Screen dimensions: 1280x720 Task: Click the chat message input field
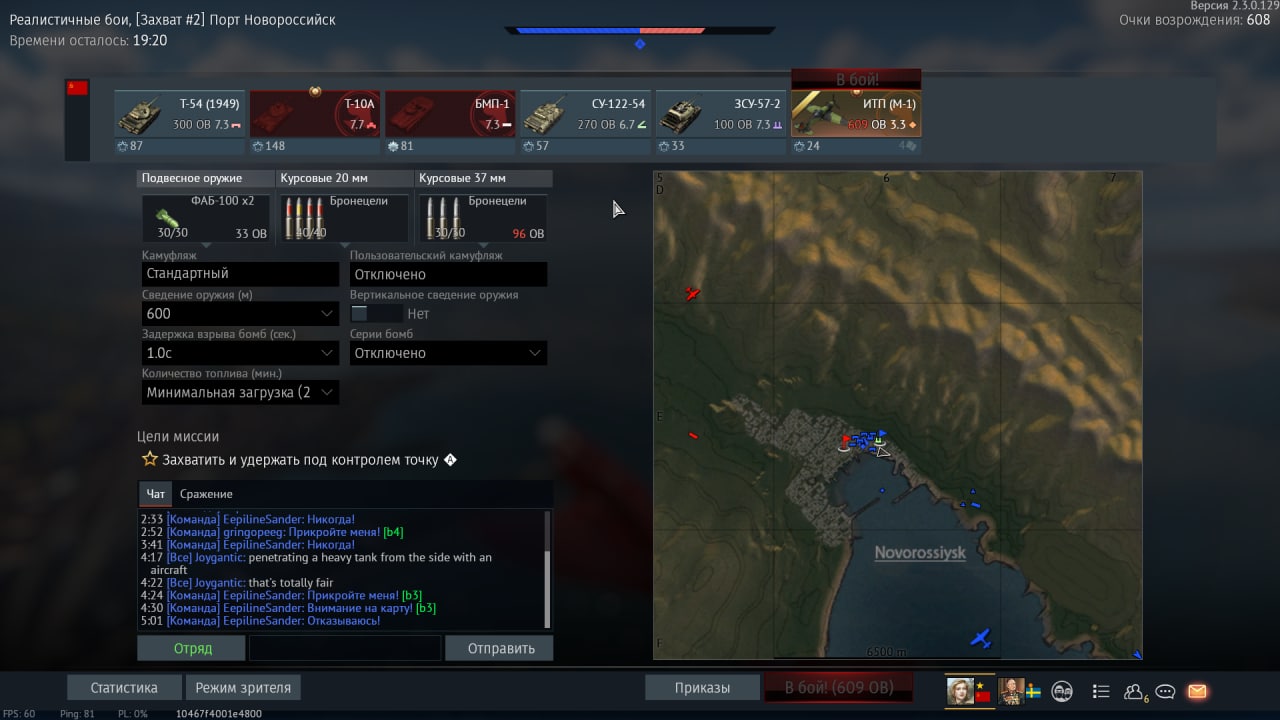[344, 648]
